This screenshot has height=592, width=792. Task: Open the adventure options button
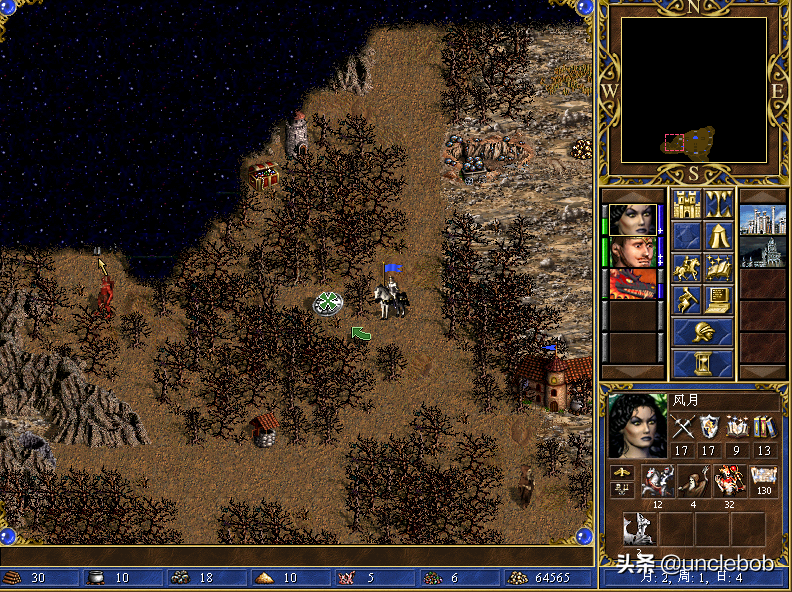coord(686,299)
